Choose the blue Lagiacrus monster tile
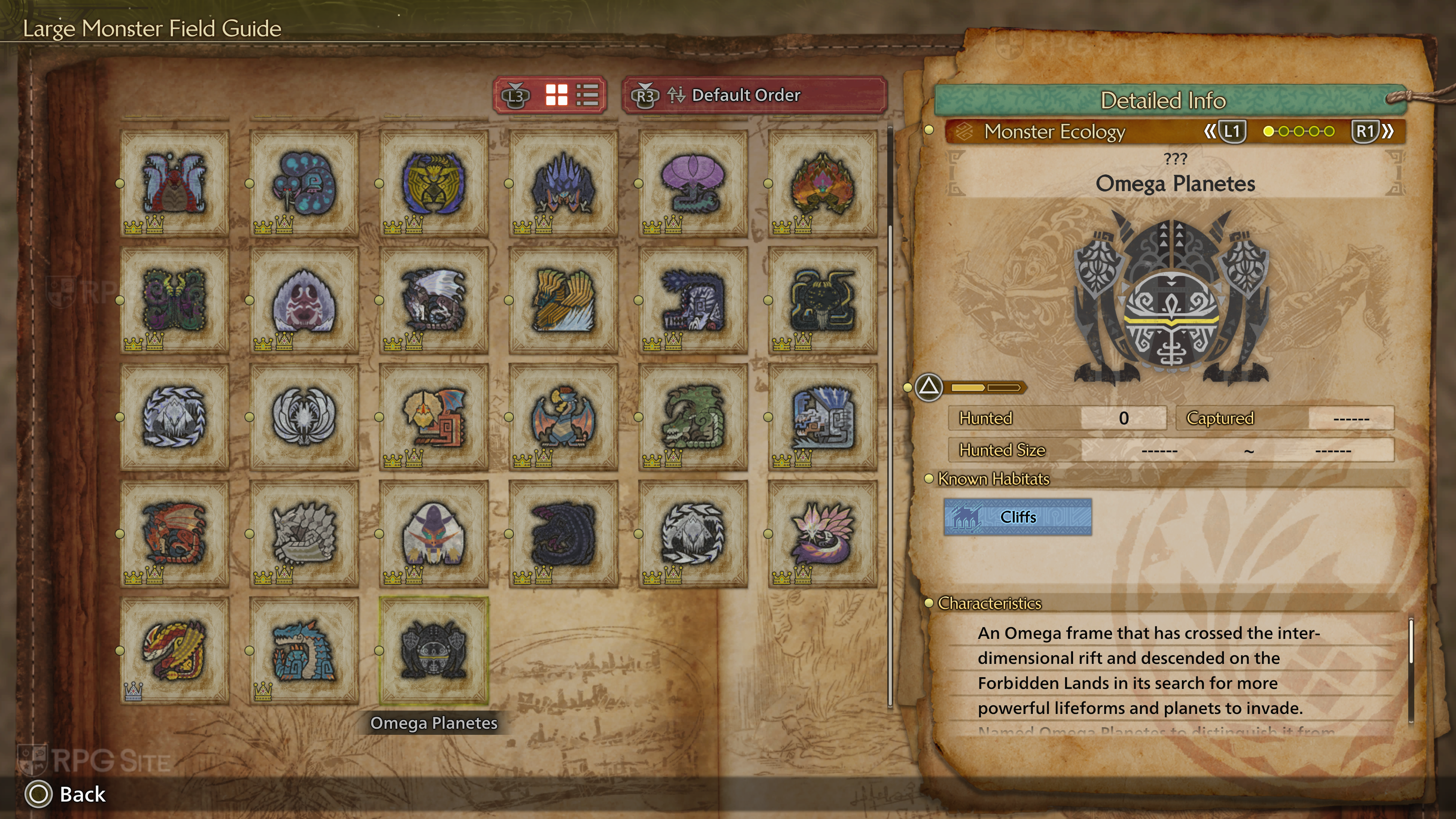The width and height of the screenshot is (1456, 819). pyautogui.click(x=304, y=651)
